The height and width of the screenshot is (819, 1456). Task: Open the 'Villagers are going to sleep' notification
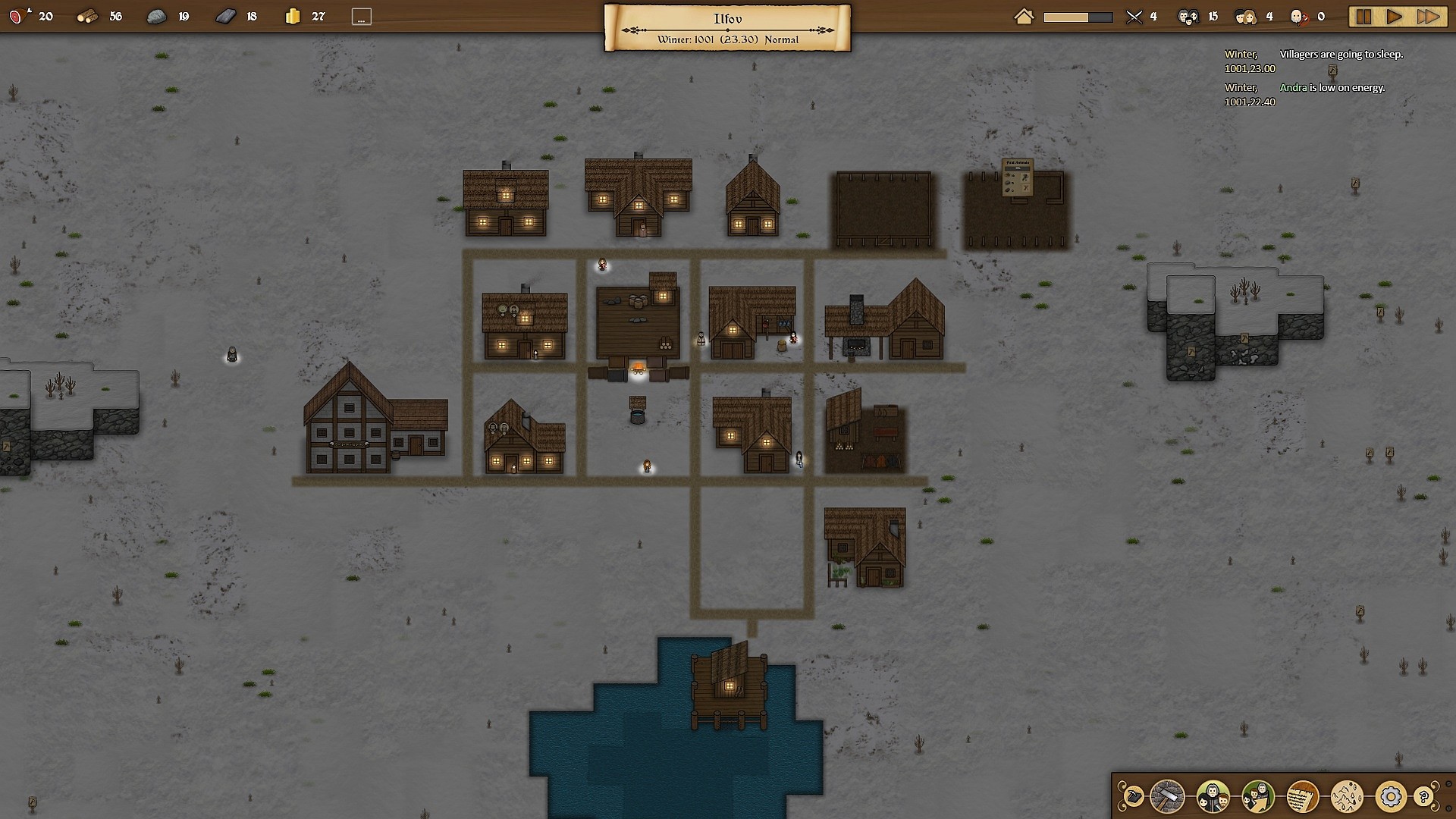pyautogui.click(x=1341, y=55)
